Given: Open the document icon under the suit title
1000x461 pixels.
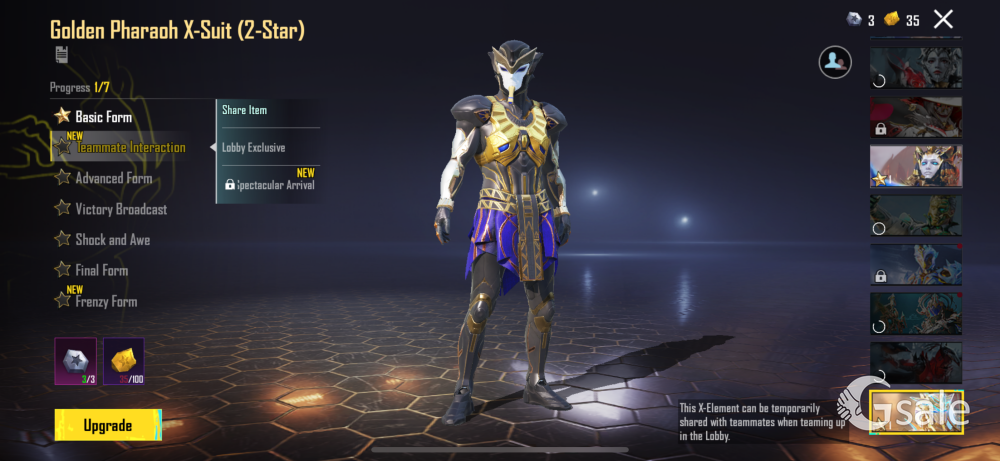Looking at the screenshot, I should (x=61, y=55).
